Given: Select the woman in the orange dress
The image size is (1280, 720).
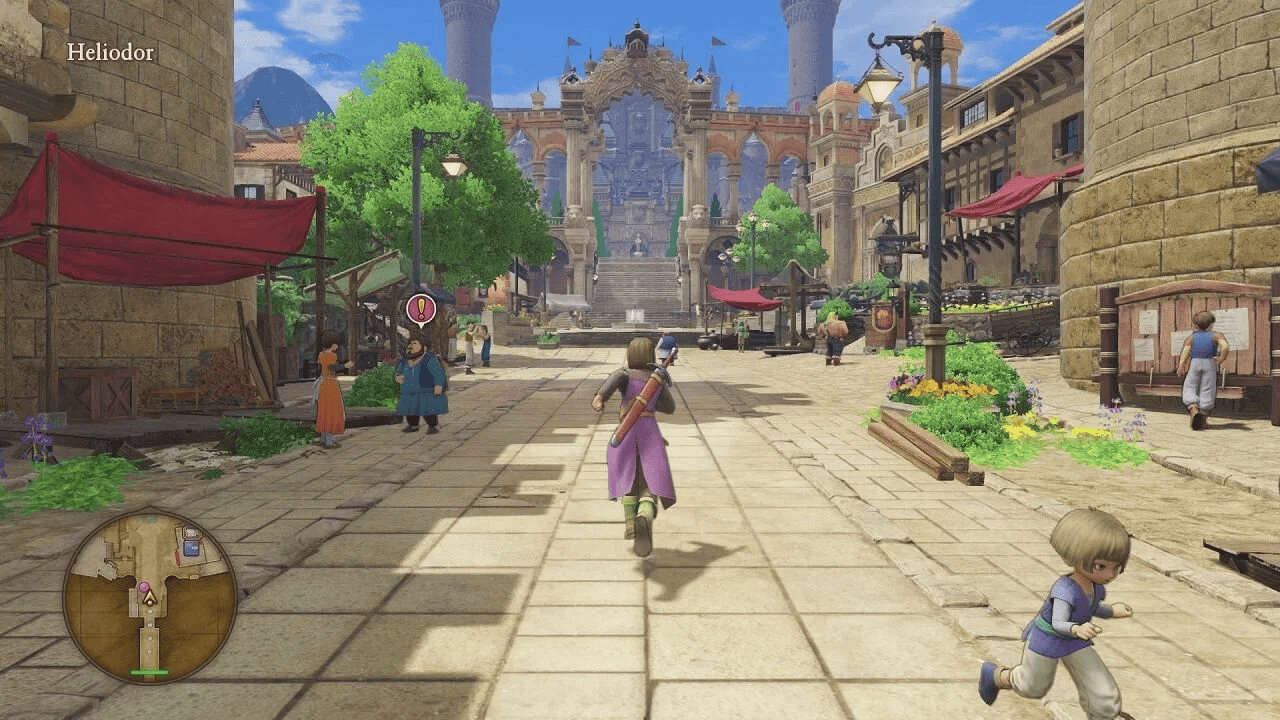Looking at the screenshot, I should pos(328,385).
